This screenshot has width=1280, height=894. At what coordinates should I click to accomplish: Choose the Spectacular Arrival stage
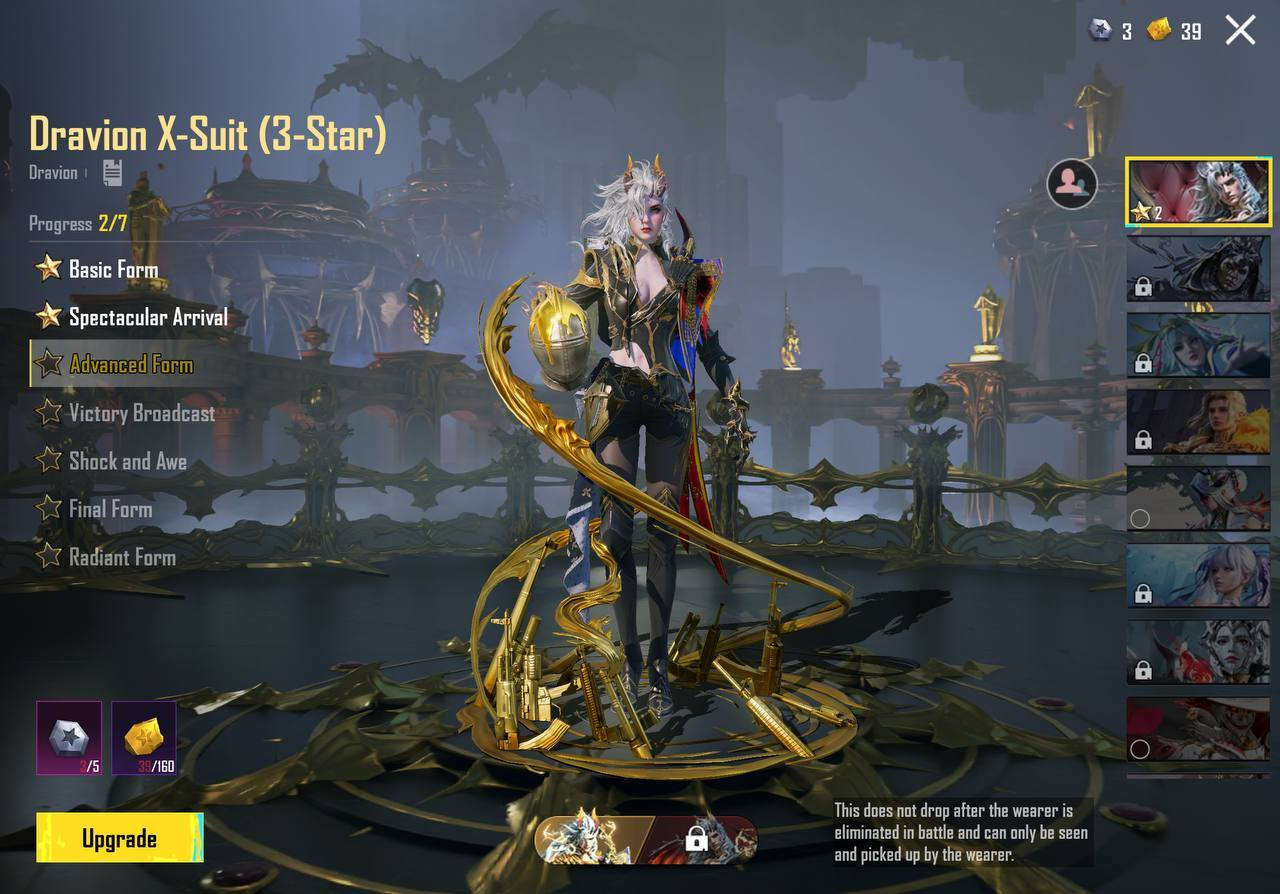pos(147,317)
